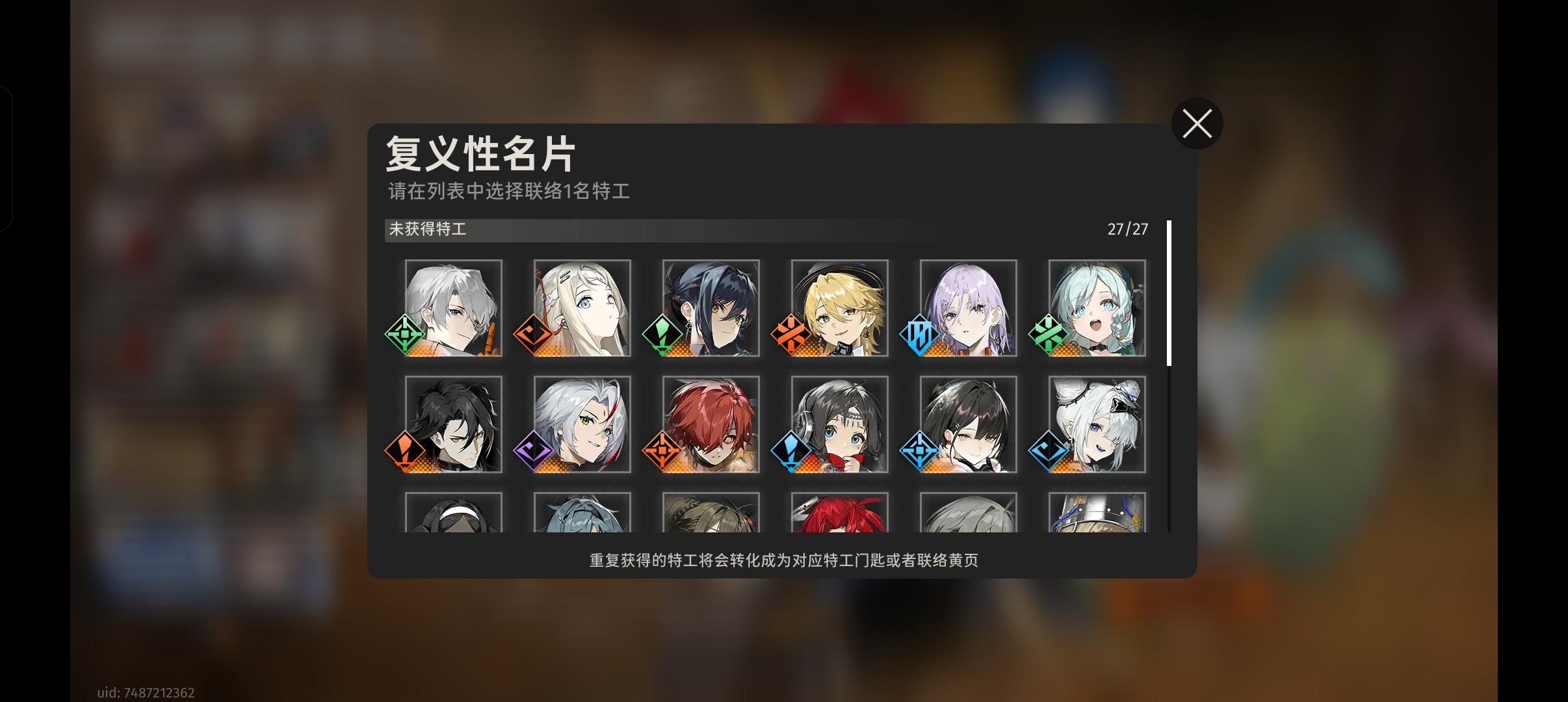1568x702 pixels.
Task: Click the orange badge on the red-haired agent
Action: [x=662, y=452]
